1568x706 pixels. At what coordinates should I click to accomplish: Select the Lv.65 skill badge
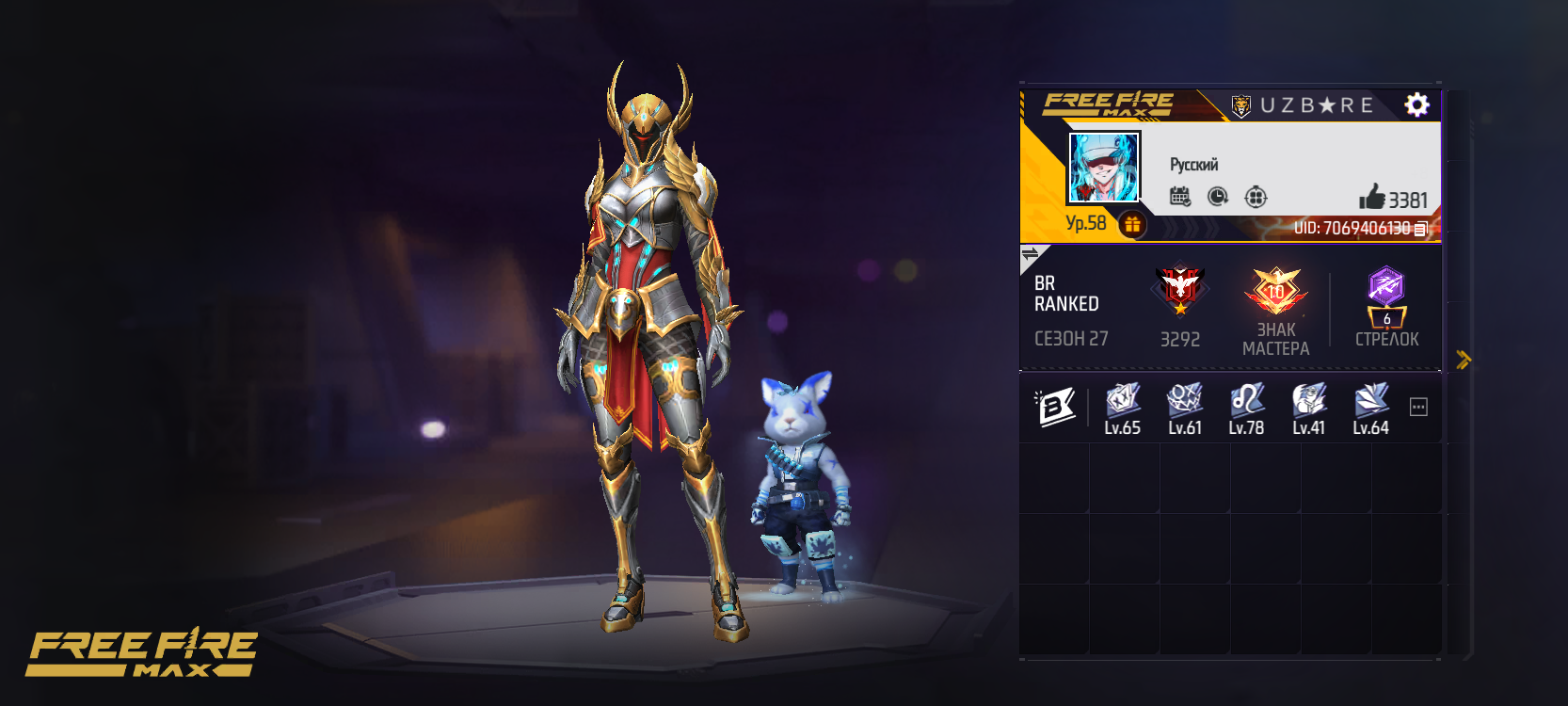pyautogui.click(x=1123, y=401)
